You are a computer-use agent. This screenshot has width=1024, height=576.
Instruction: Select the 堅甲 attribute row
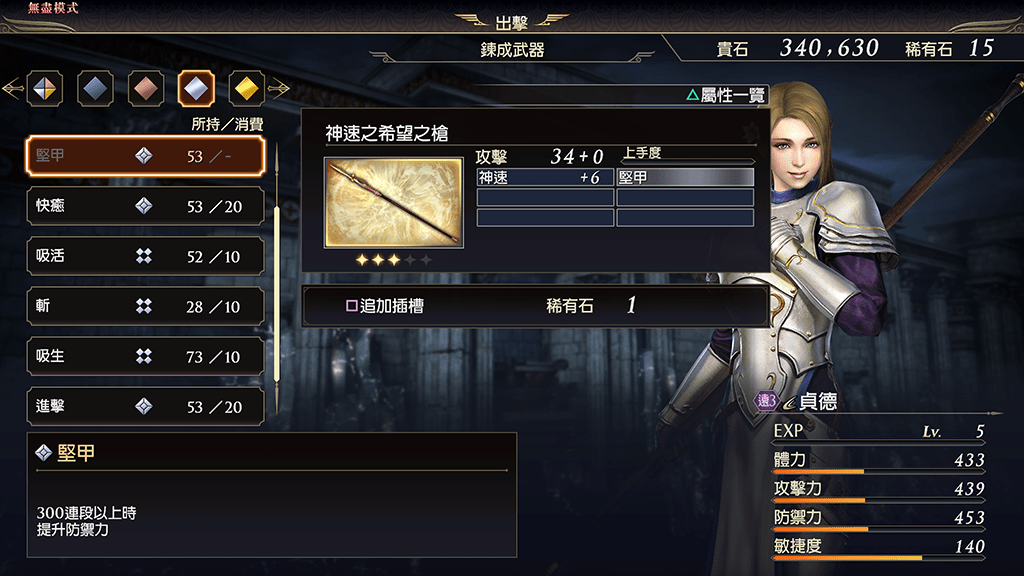coord(145,156)
